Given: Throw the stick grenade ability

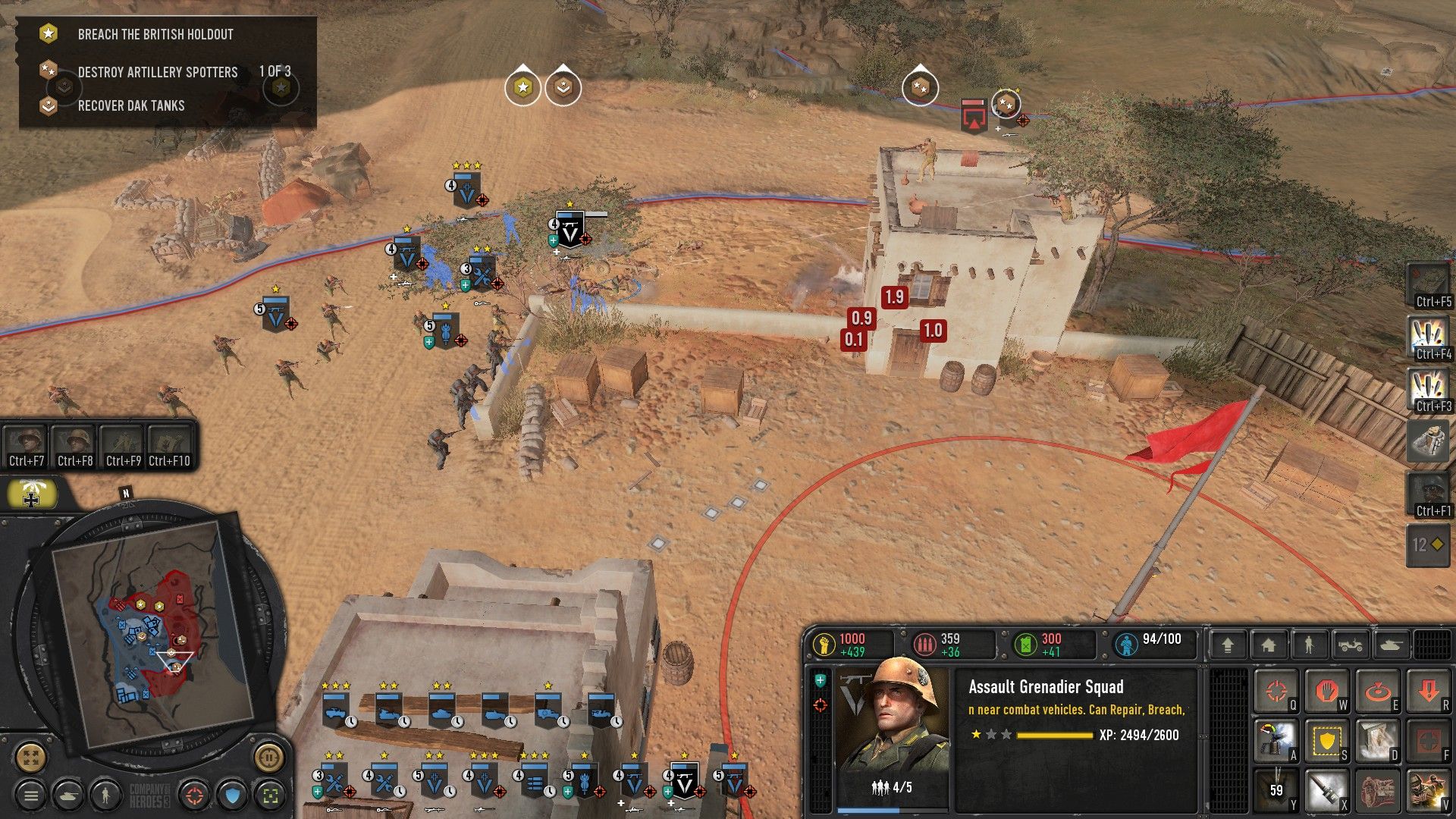Looking at the screenshot, I should pyautogui.click(x=1326, y=790).
